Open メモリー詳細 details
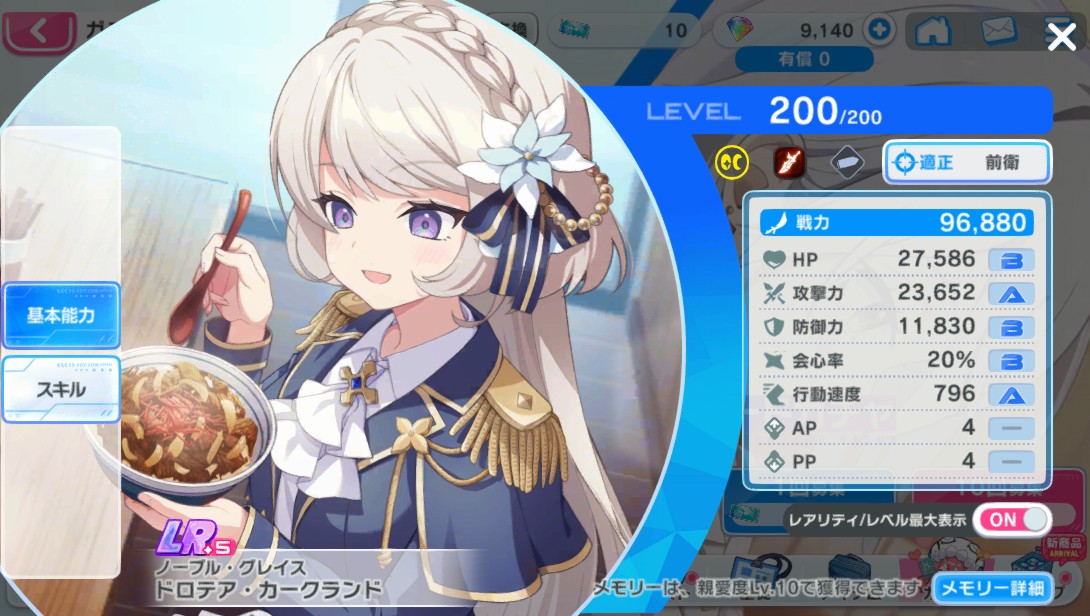 point(992,588)
